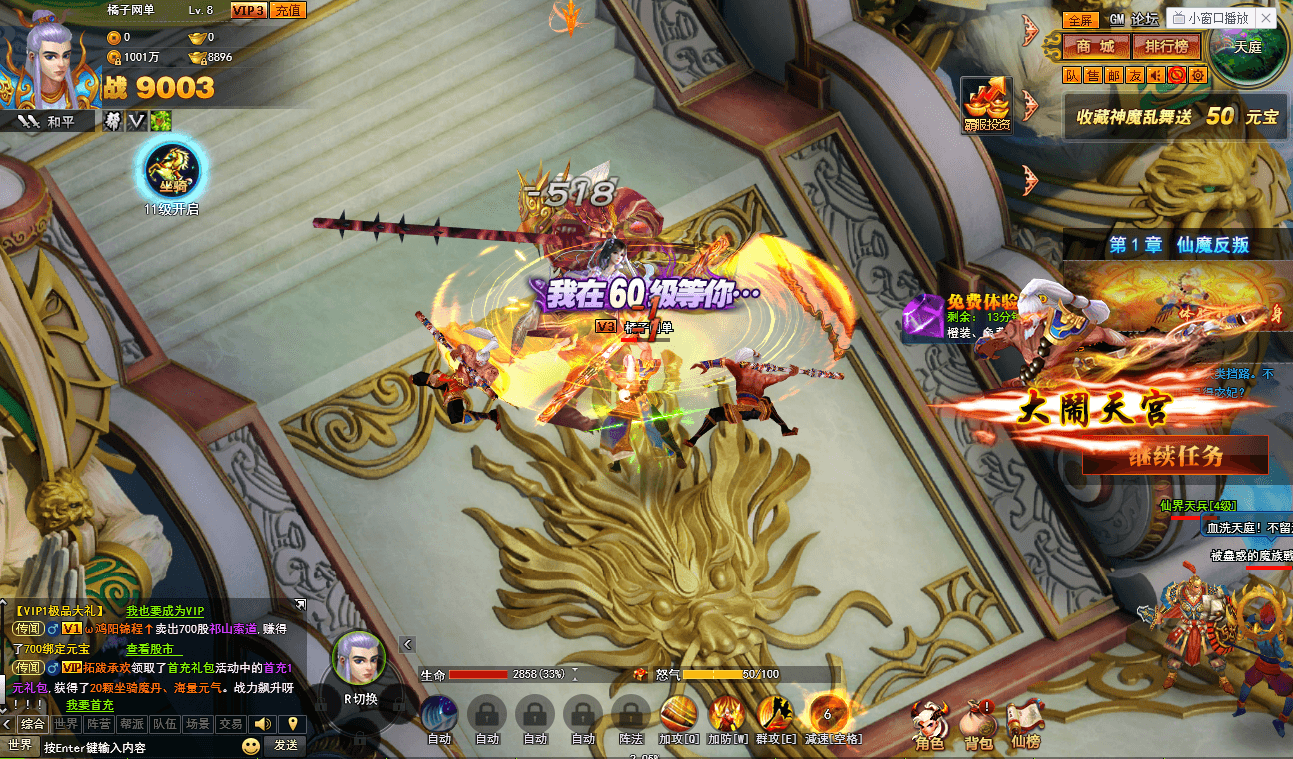Viewport: 1293px width, 759px height.
Task: Open the 邮 mail button
Action: tap(1113, 75)
